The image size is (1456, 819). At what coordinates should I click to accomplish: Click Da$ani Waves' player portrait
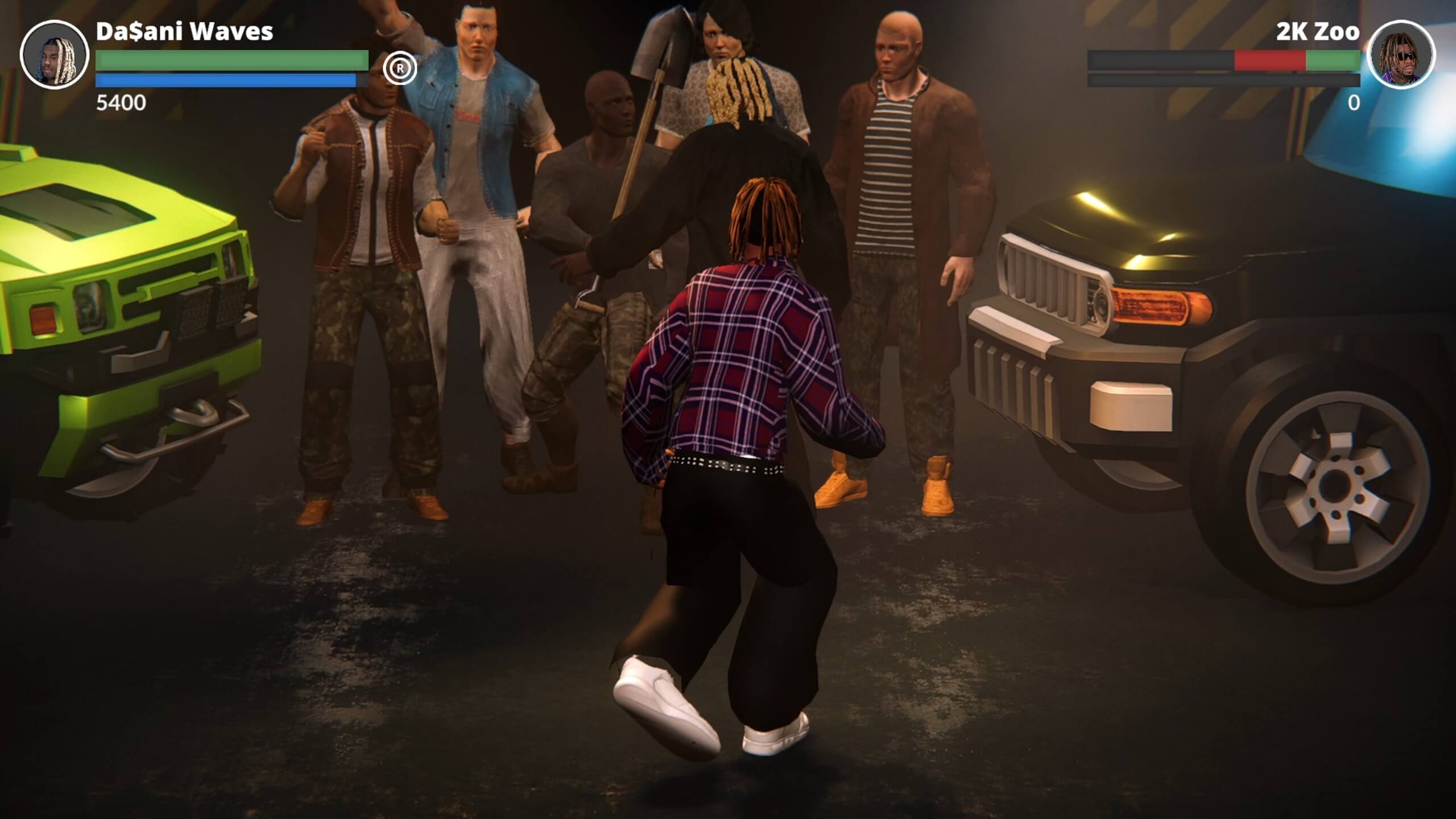(55, 55)
